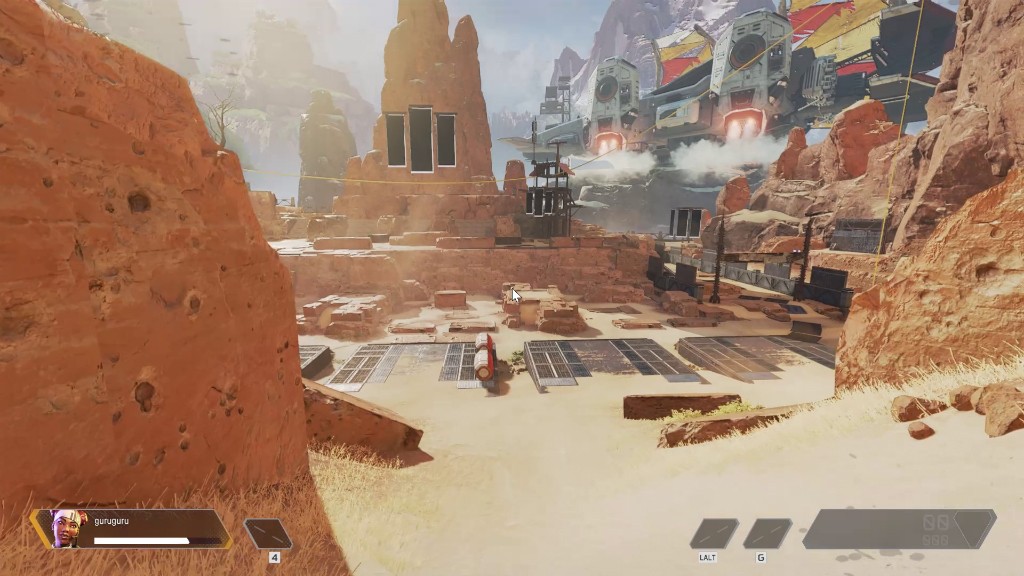Select the item slot labeled 4

(x=268, y=534)
